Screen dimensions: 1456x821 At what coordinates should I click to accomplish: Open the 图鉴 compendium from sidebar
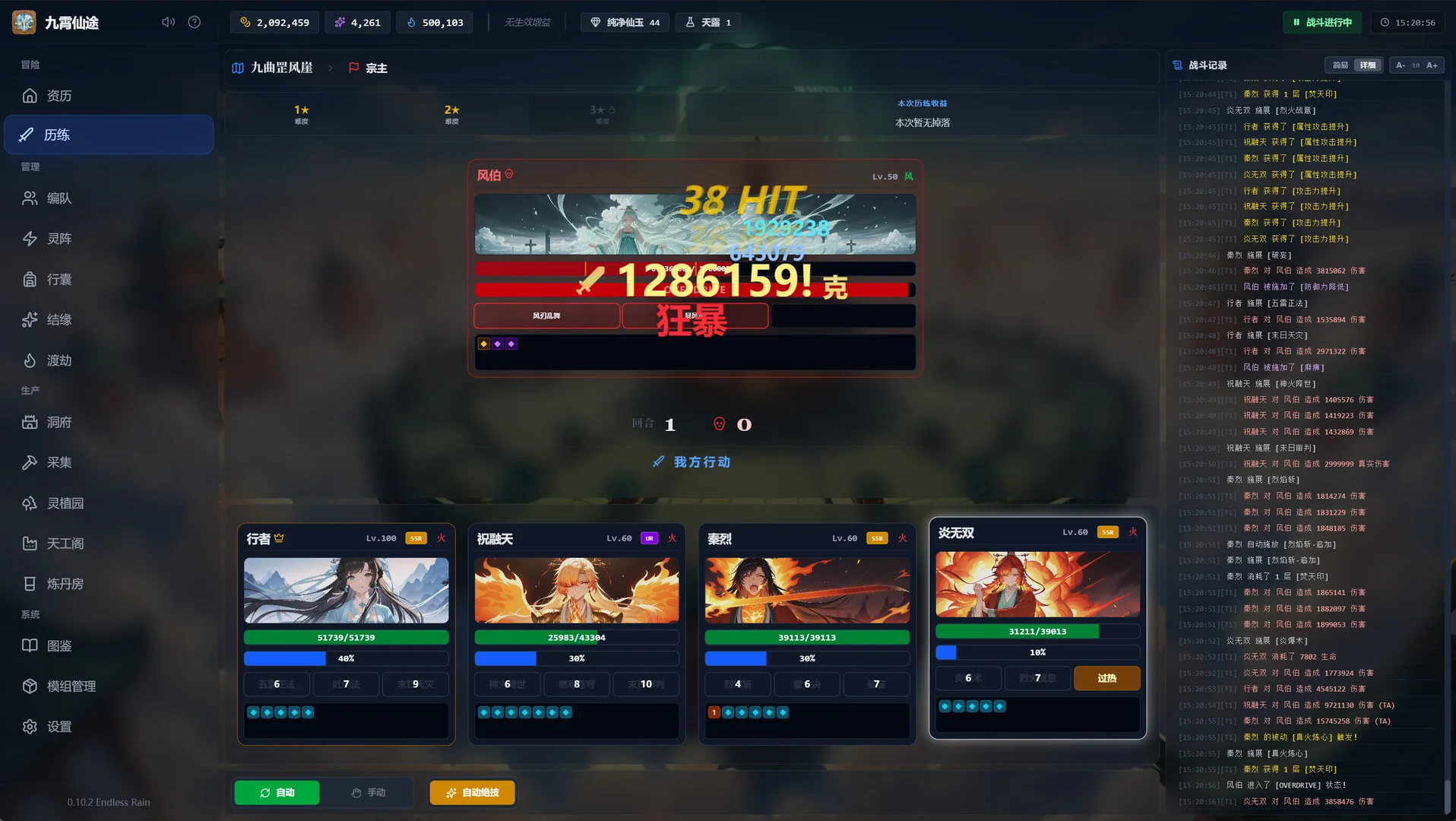point(57,645)
